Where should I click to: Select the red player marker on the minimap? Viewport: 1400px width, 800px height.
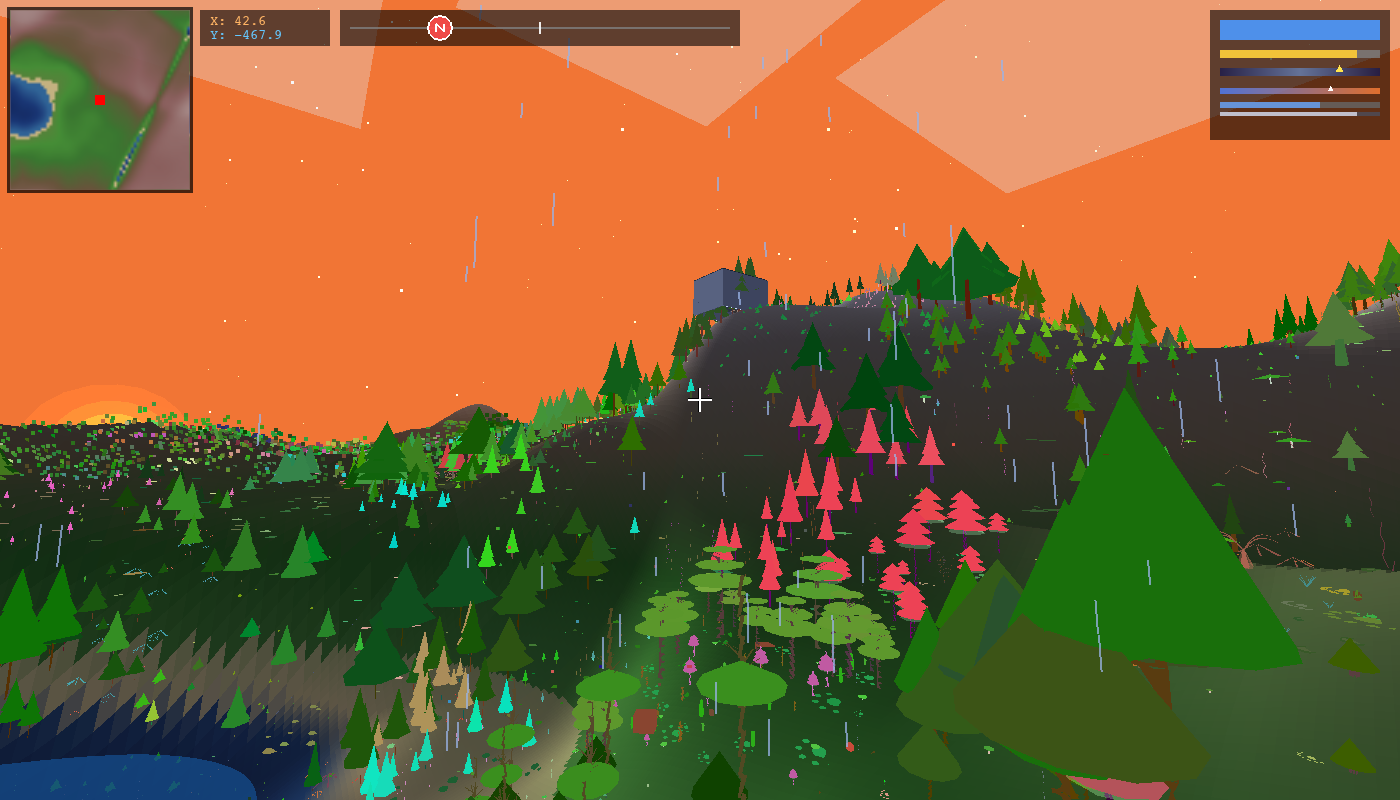point(100,100)
